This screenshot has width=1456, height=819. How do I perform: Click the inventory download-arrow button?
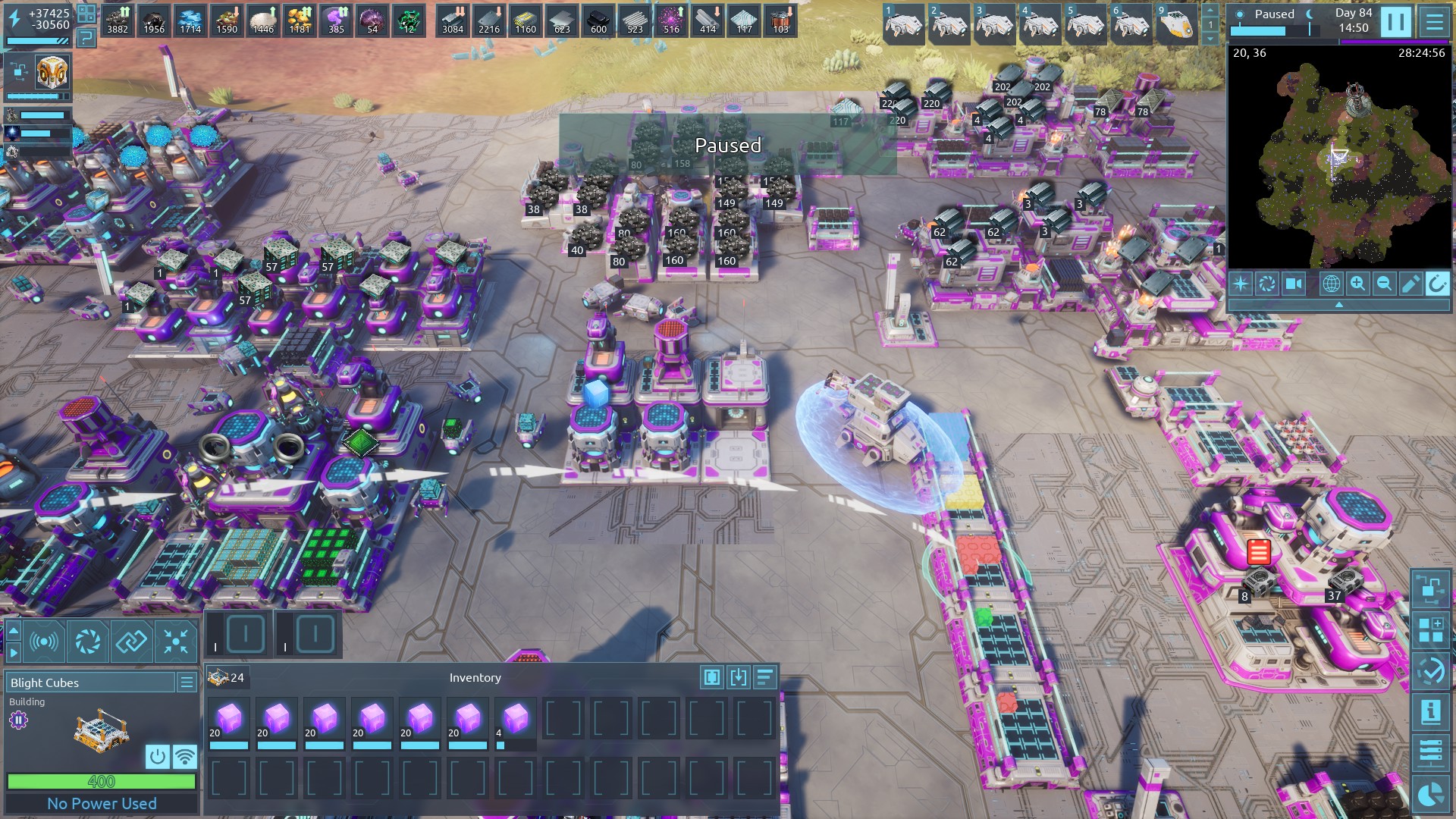(738, 677)
